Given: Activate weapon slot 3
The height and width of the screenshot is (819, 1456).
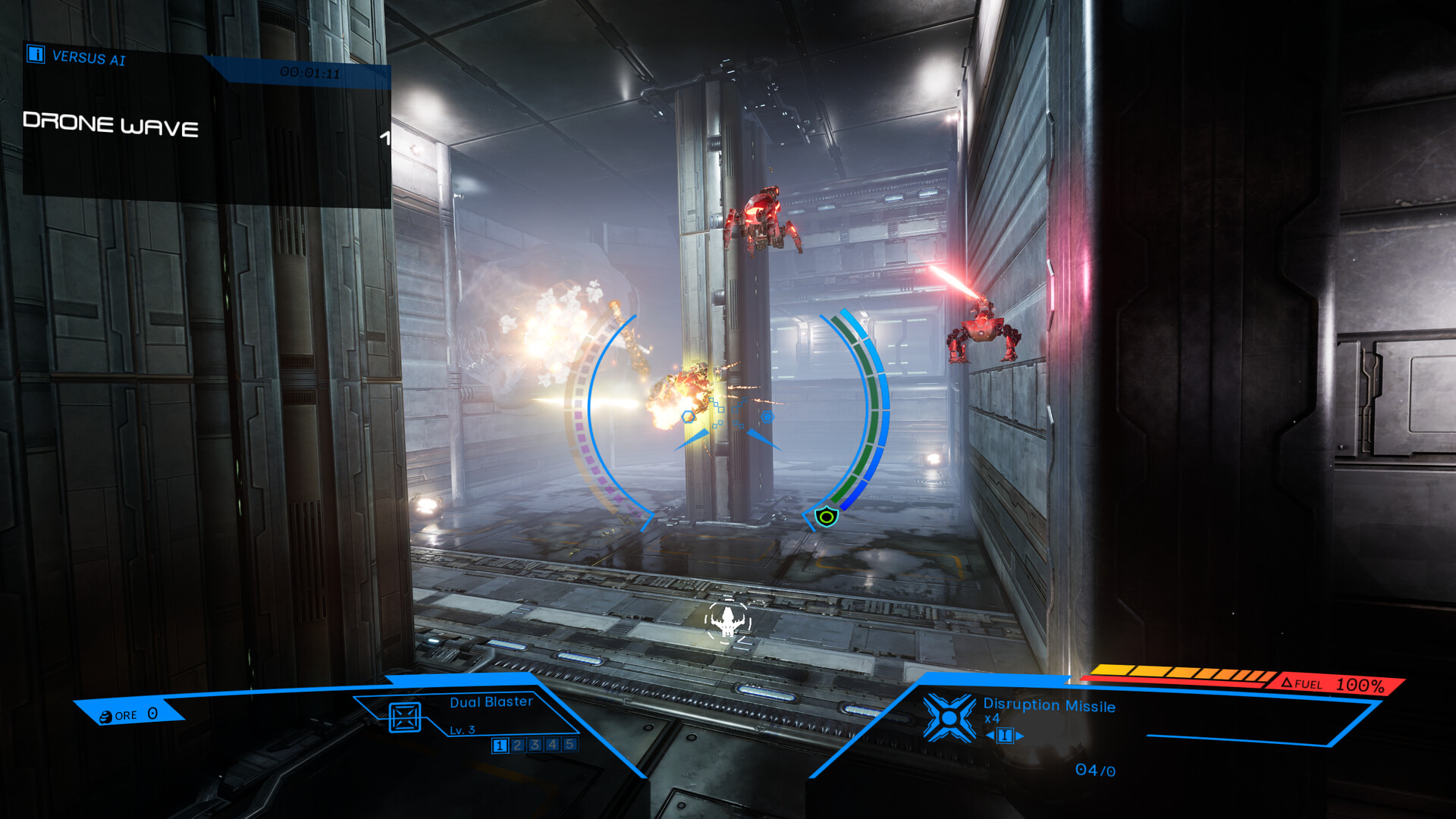Looking at the screenshot, I should pos(535,746).
